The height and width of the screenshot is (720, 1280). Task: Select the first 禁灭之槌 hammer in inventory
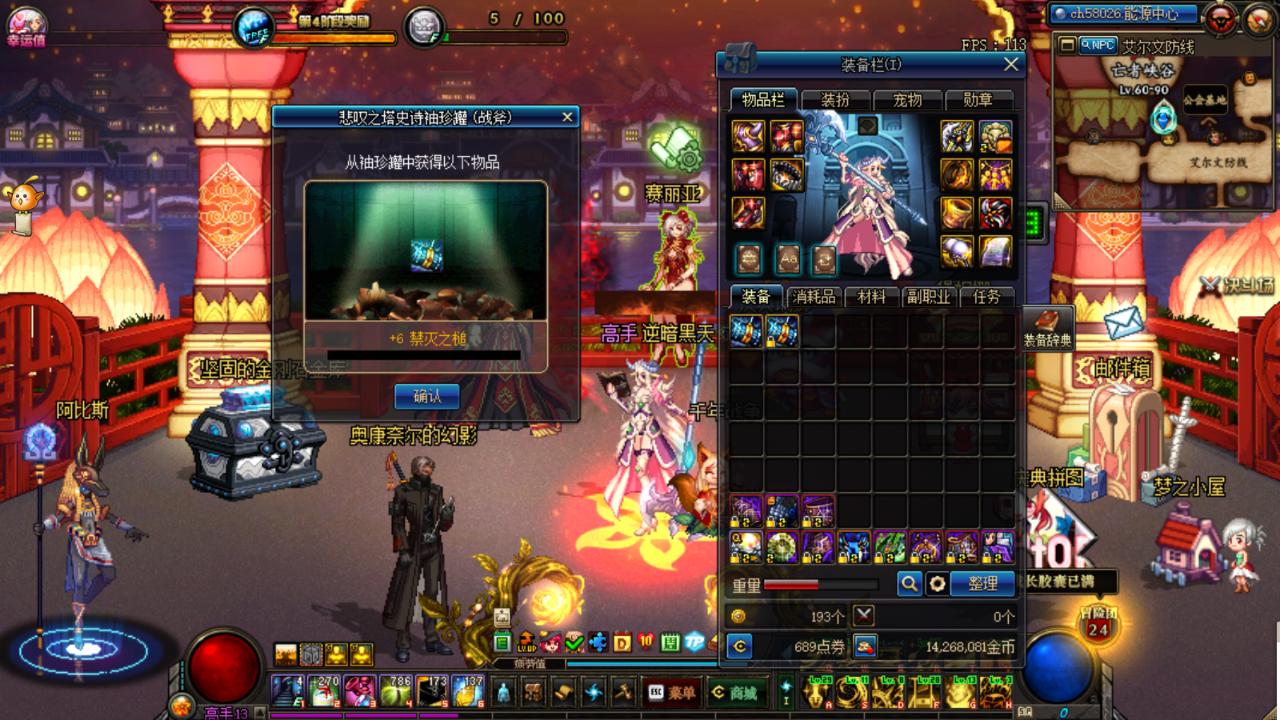tap(746, 331)
